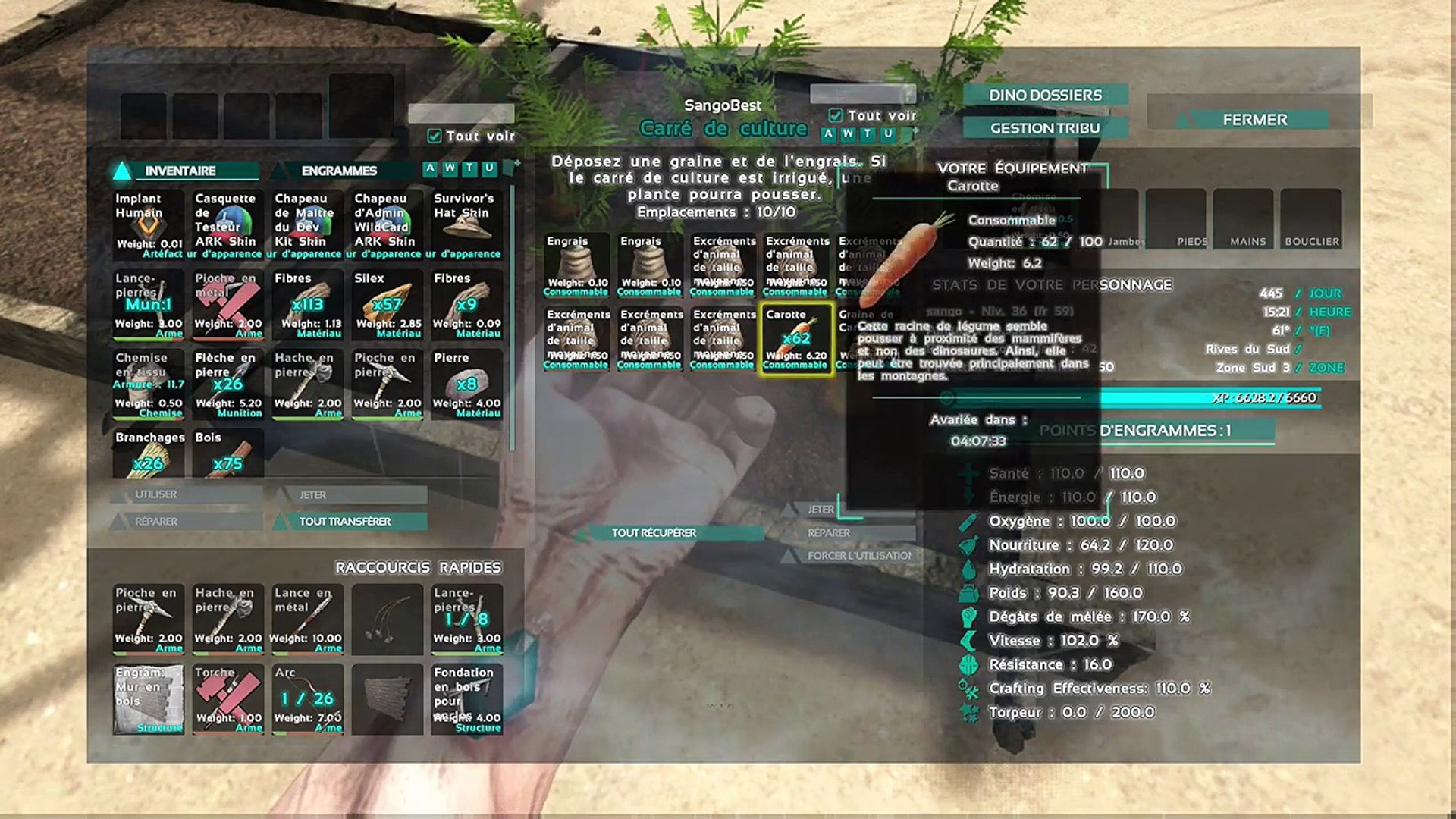Toggle the player inventory Tout voir checkbox
1456x819 pixels.
point(435,136)
